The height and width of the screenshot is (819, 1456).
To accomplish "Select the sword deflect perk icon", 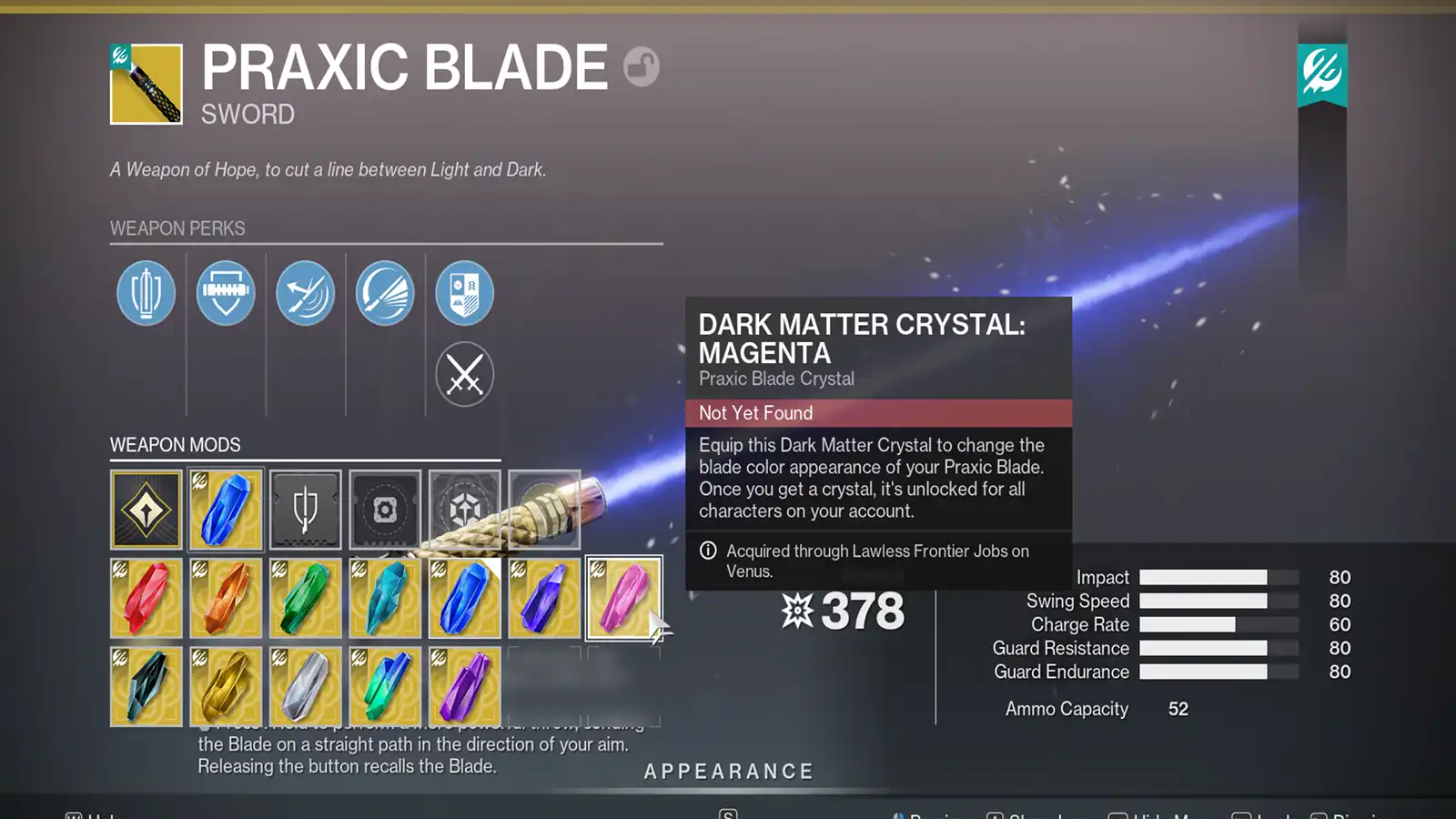I will click(x=305, y=293).
